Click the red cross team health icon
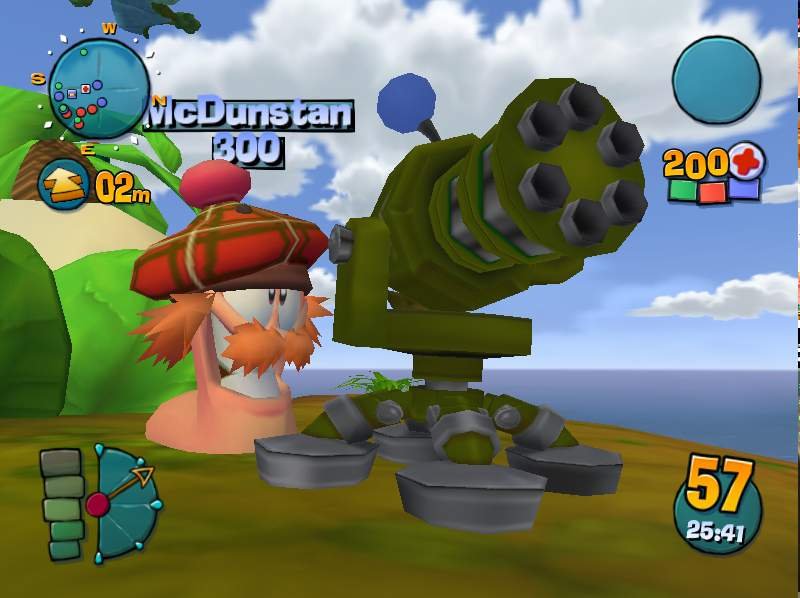 point(746,161)
